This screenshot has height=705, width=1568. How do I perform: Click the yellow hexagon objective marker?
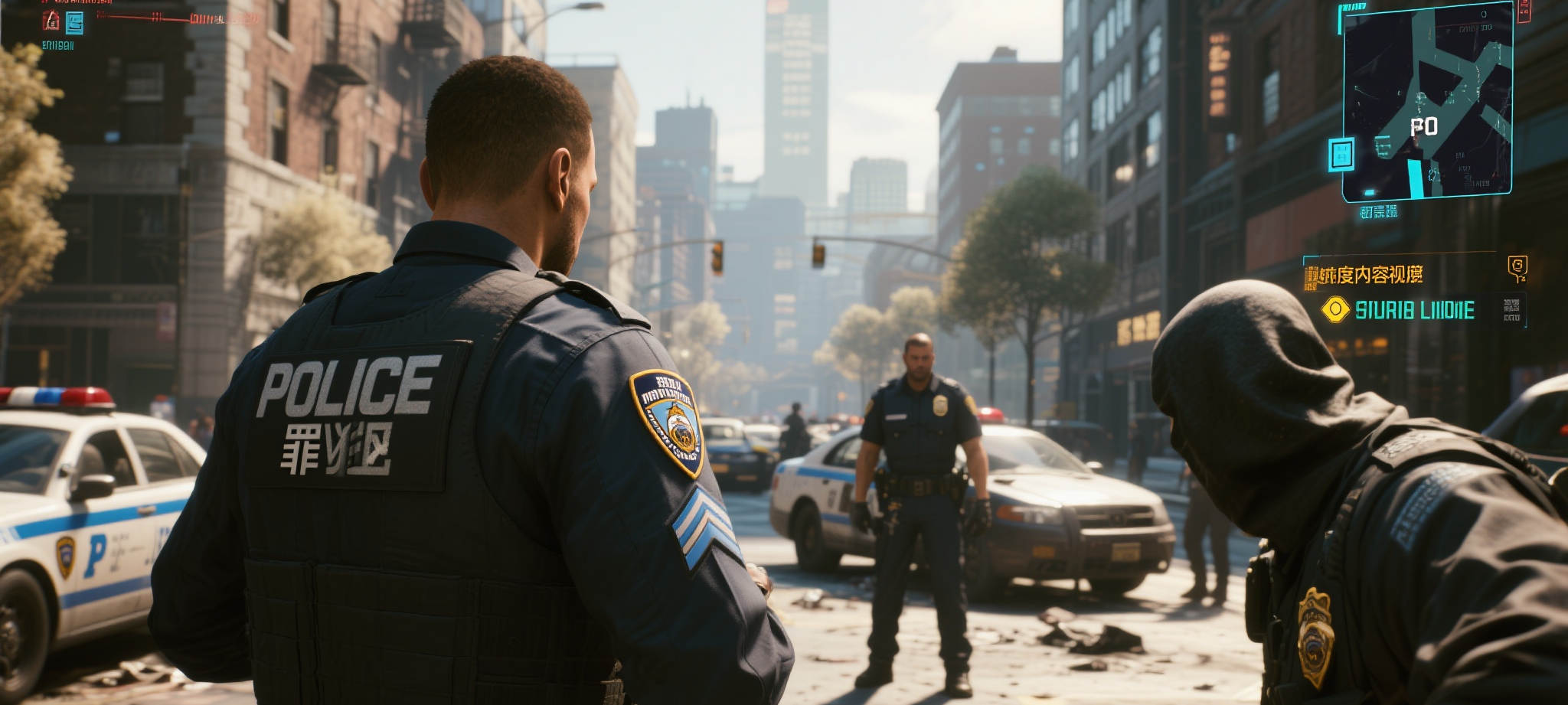click(x=1335, y=309)
